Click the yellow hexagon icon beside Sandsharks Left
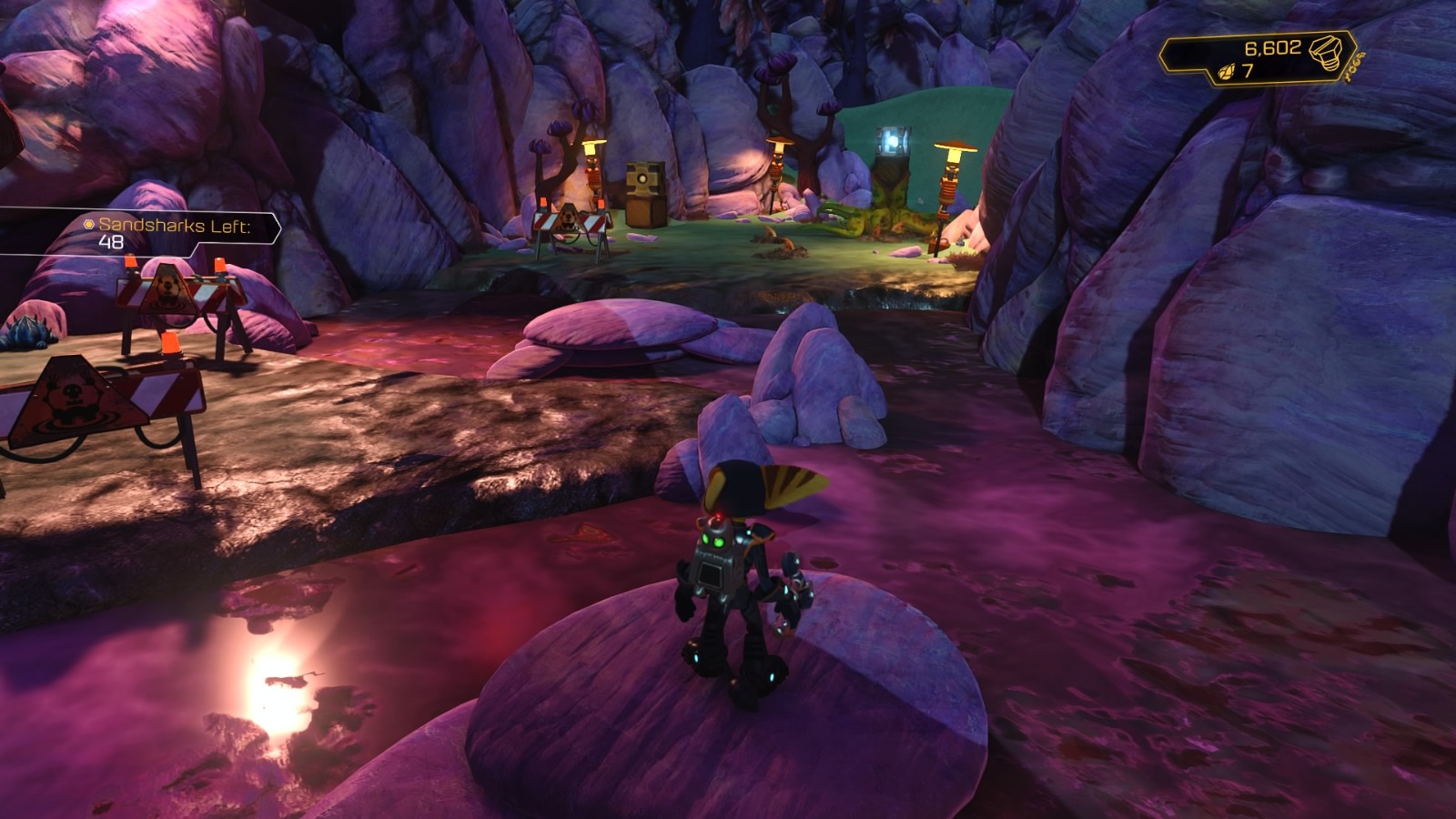 click(89, 226)
